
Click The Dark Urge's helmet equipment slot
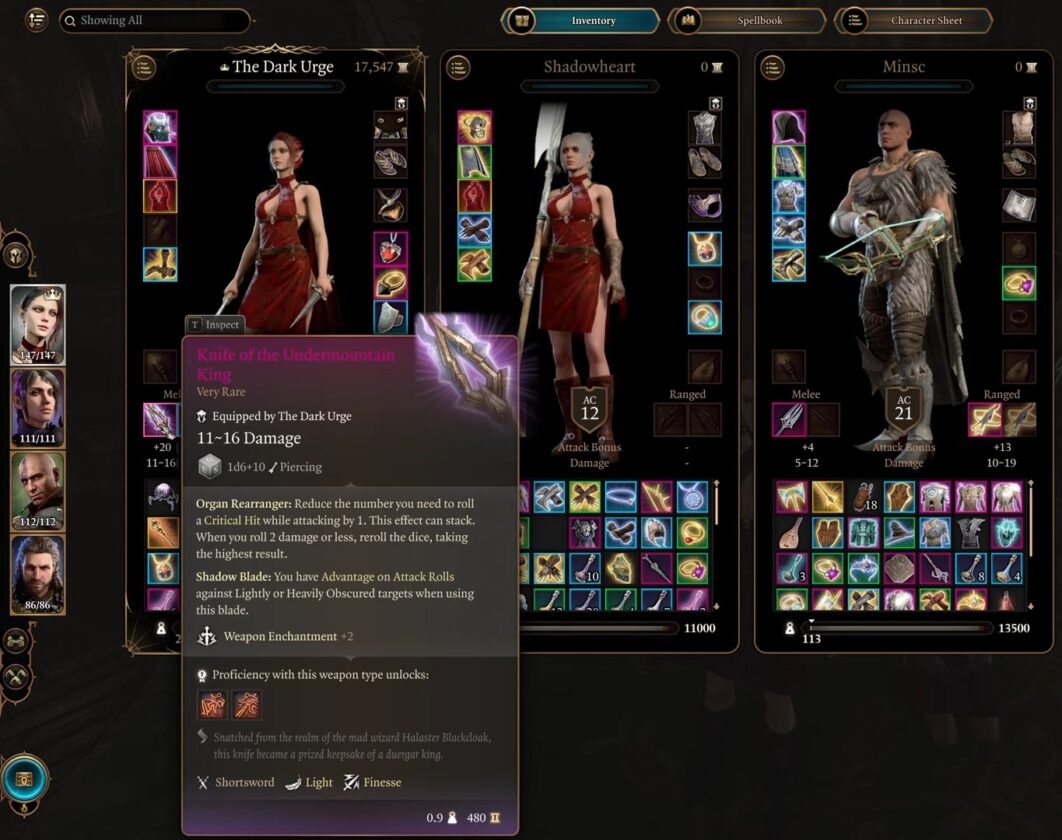[x=160, y=127]
